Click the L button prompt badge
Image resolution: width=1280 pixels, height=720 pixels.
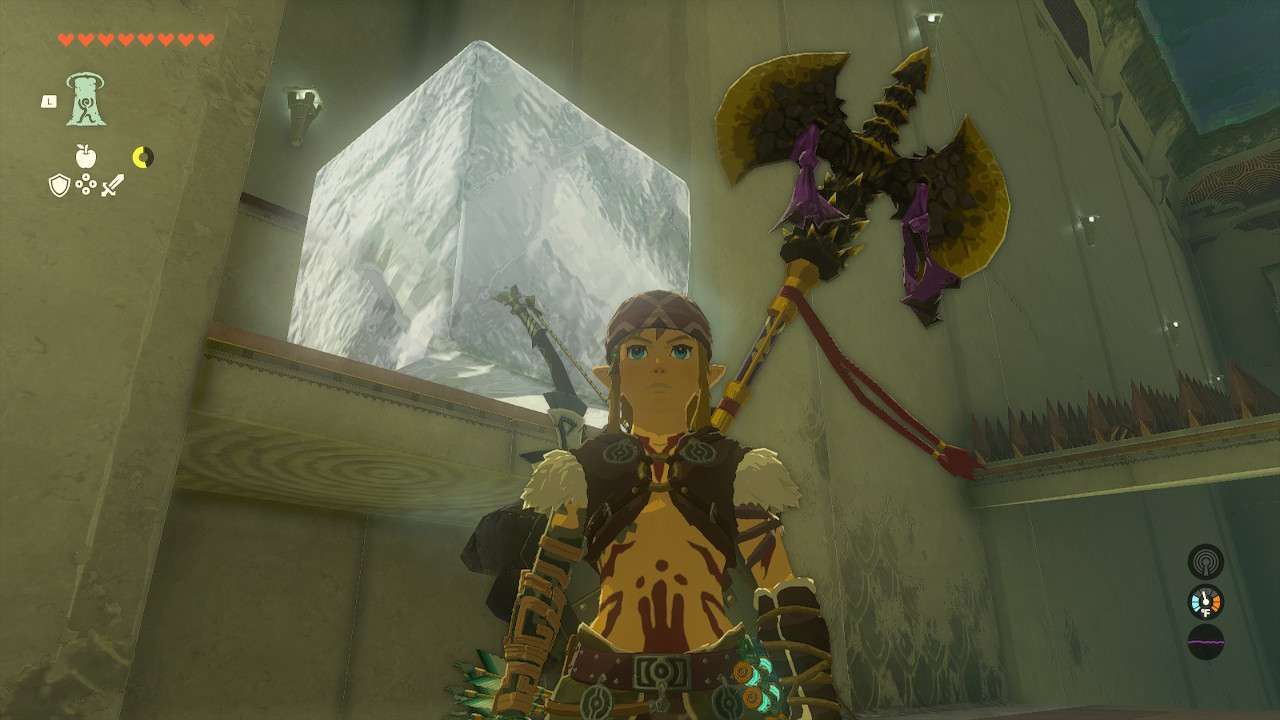click(x=49, y=101)
